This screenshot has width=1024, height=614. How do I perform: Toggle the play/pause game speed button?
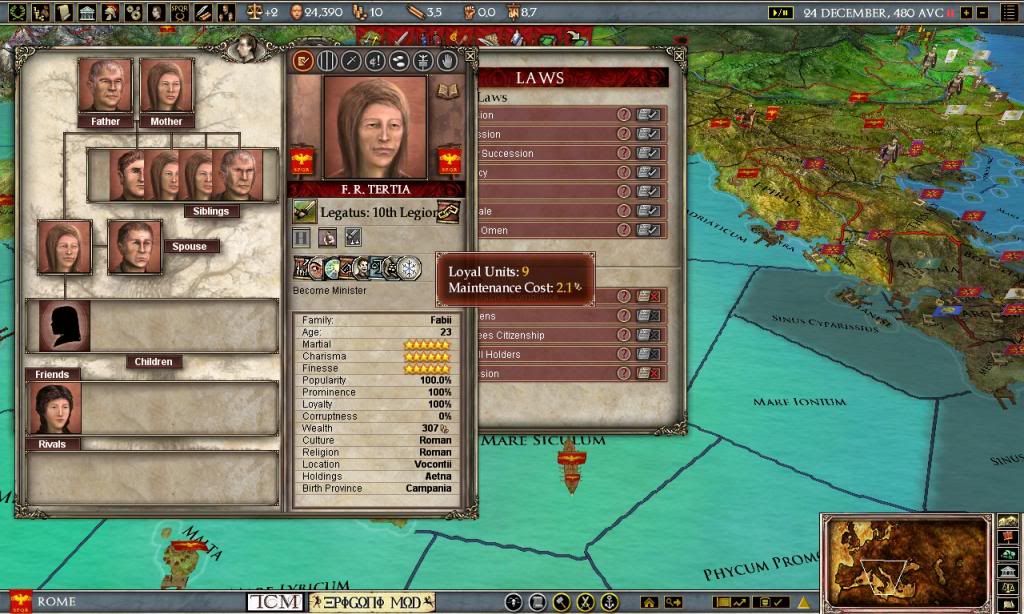click(779, 12)
